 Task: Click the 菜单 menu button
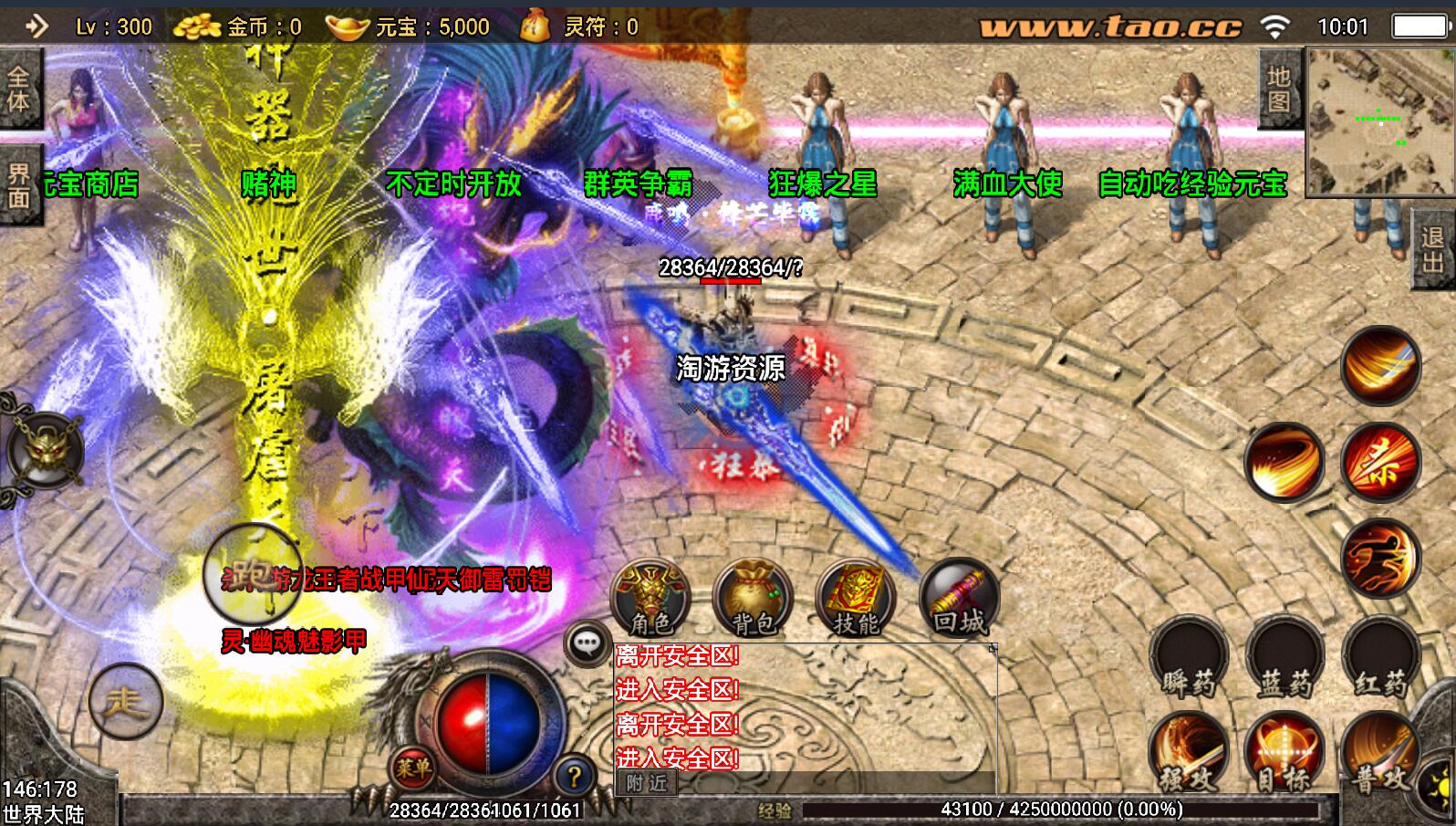click(412, 768)
